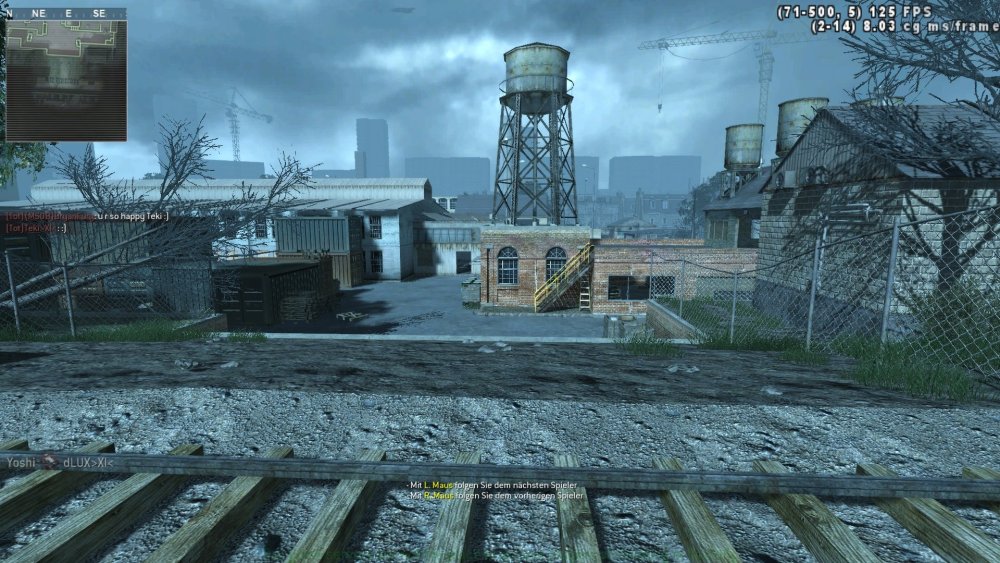Select the "u r so happy Teki" chat message

click(x=88, y=215)
